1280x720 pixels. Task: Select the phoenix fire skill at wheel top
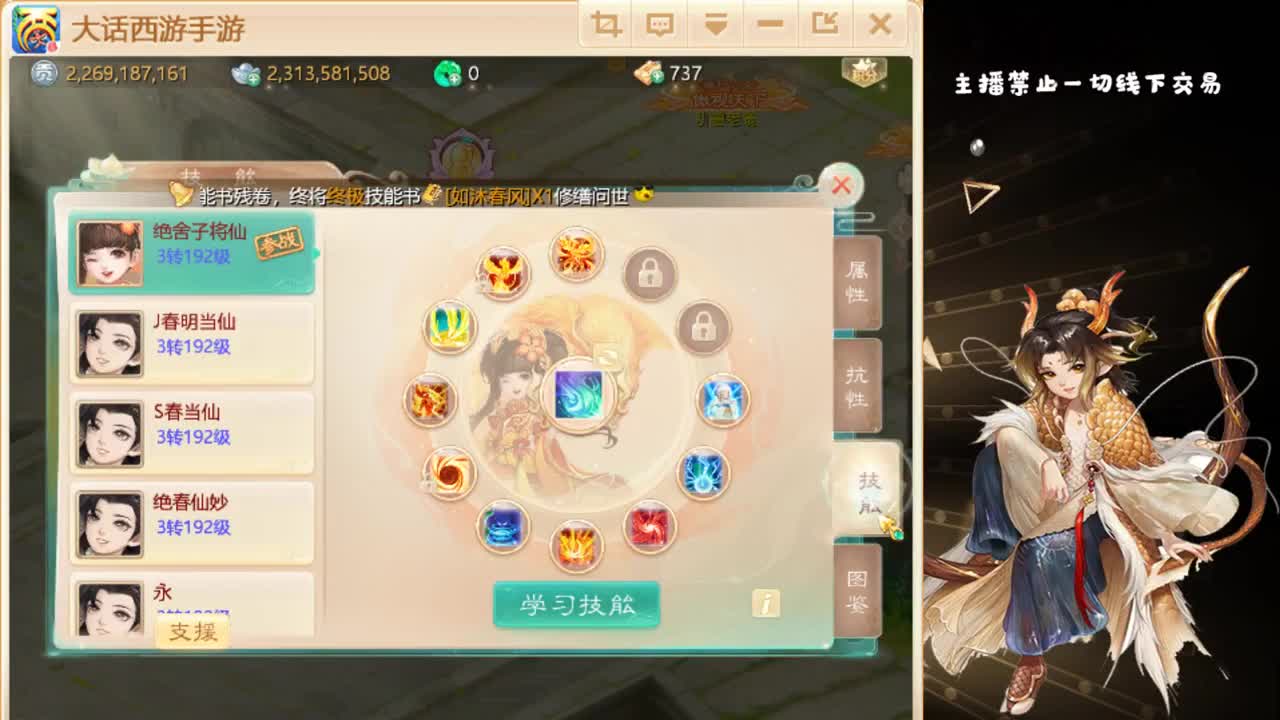click(575, 255)
